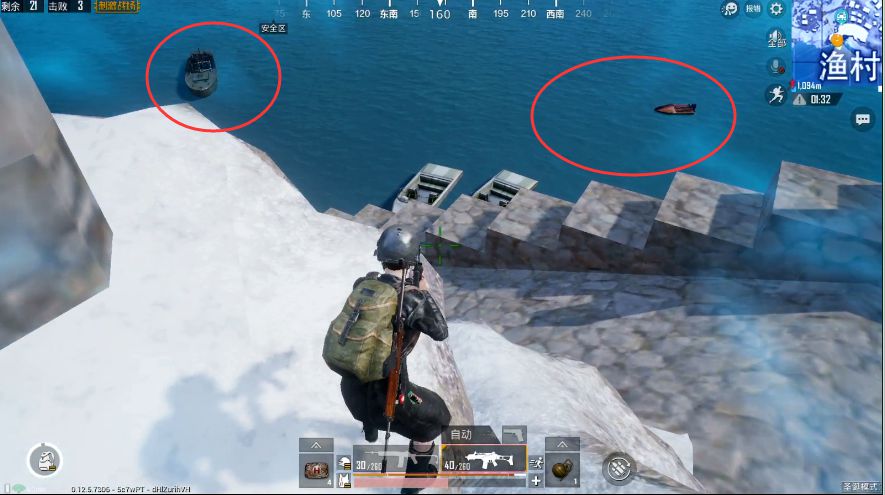Switch to the primary rifle with 30 ammo
Image resolution: width=885 pixels, height=495 pixels.
(x=395, y=460)
